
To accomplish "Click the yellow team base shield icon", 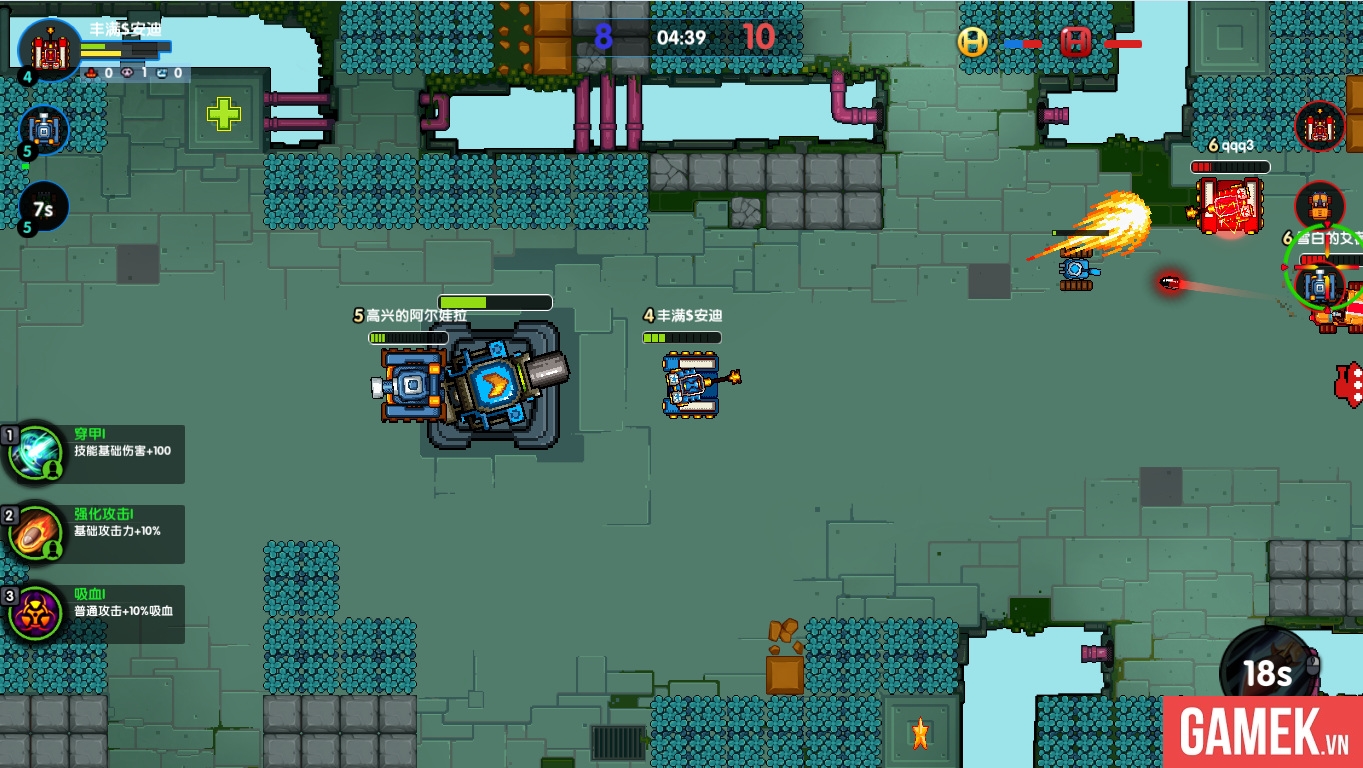I will coord(971,42).
